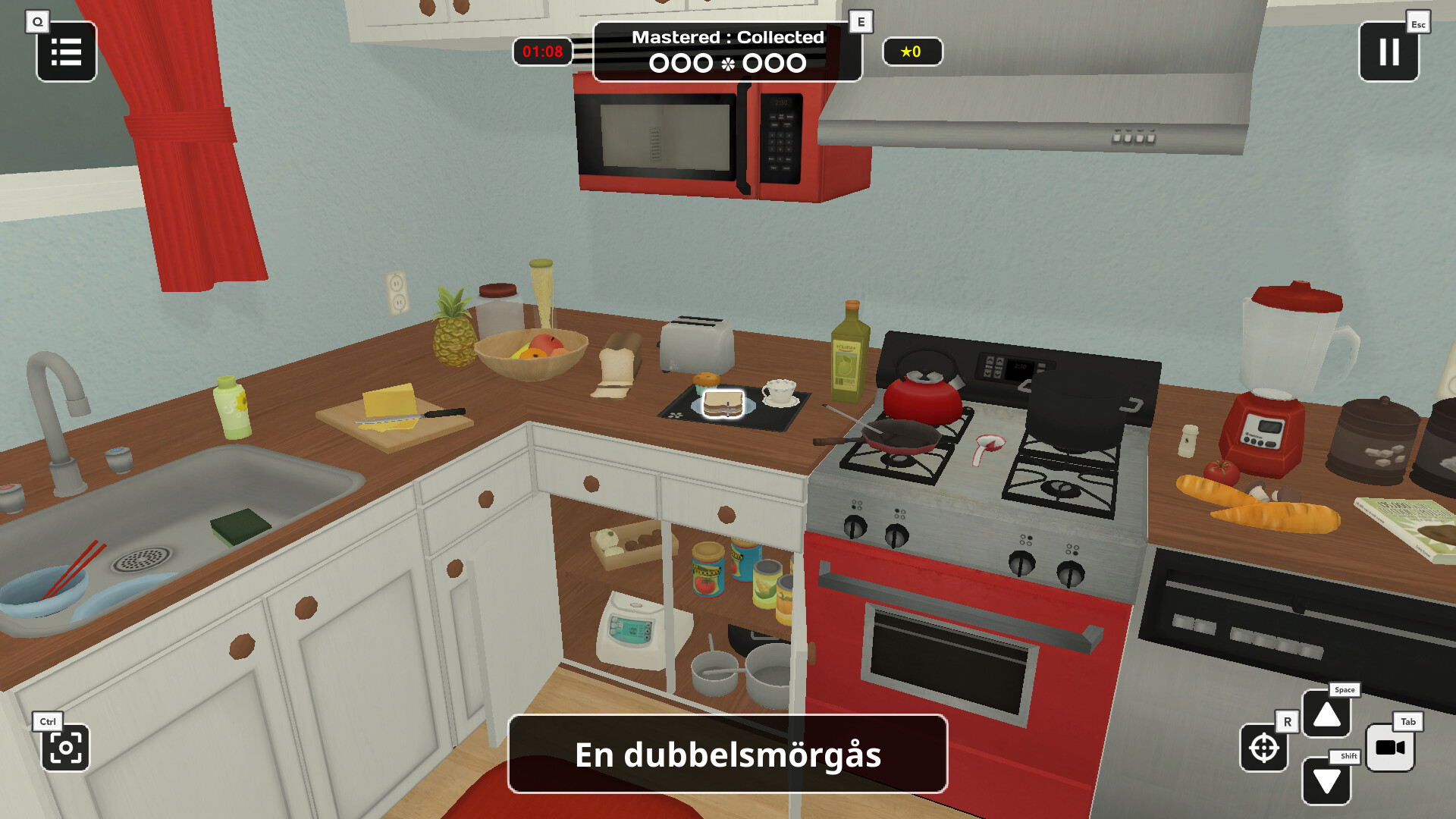Click the Ctrl key shortcut badge
The height and width of the screenshot is (819, 1456).
coord(48,721)
